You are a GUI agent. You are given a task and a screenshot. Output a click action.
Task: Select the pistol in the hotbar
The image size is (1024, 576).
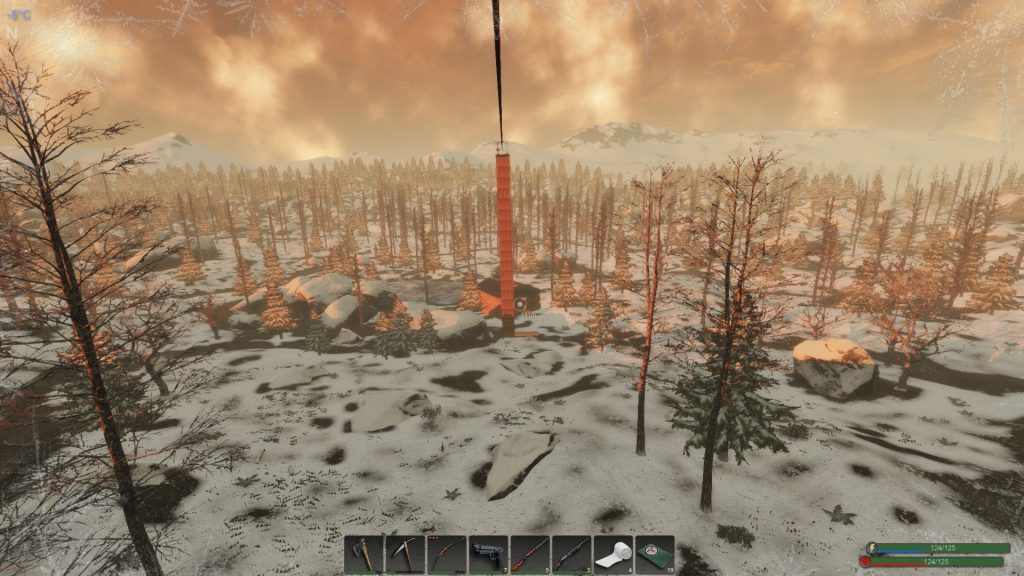click(x=488, y=554)
